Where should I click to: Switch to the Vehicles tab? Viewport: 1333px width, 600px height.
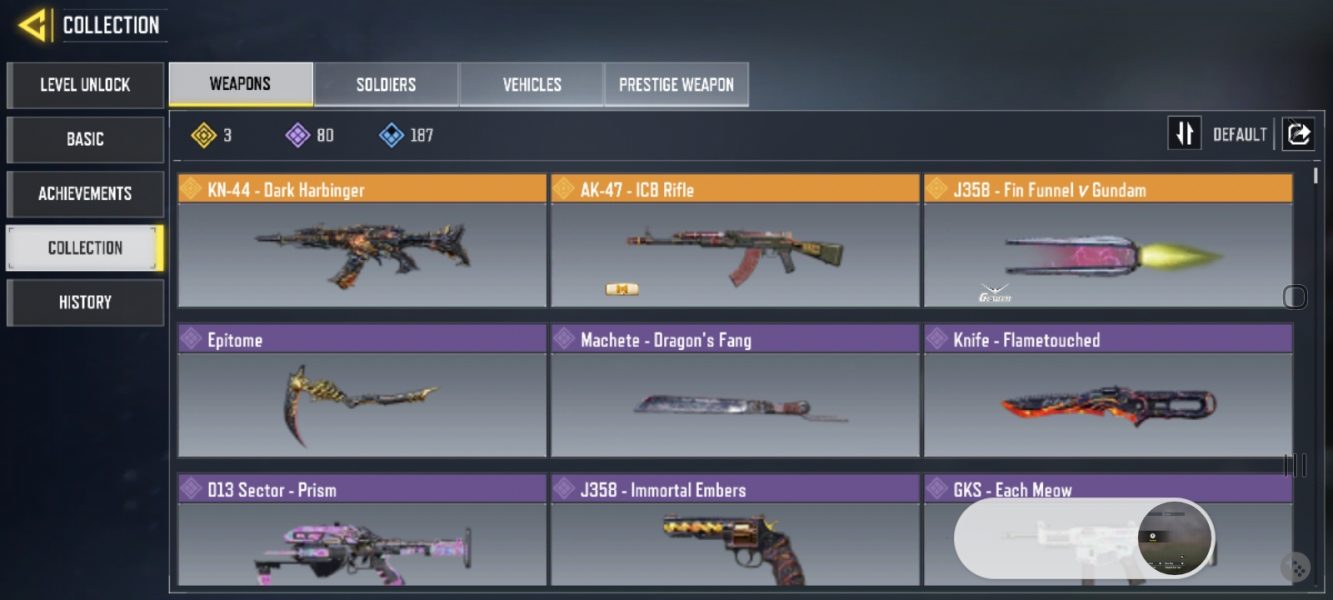coord(531,85)
